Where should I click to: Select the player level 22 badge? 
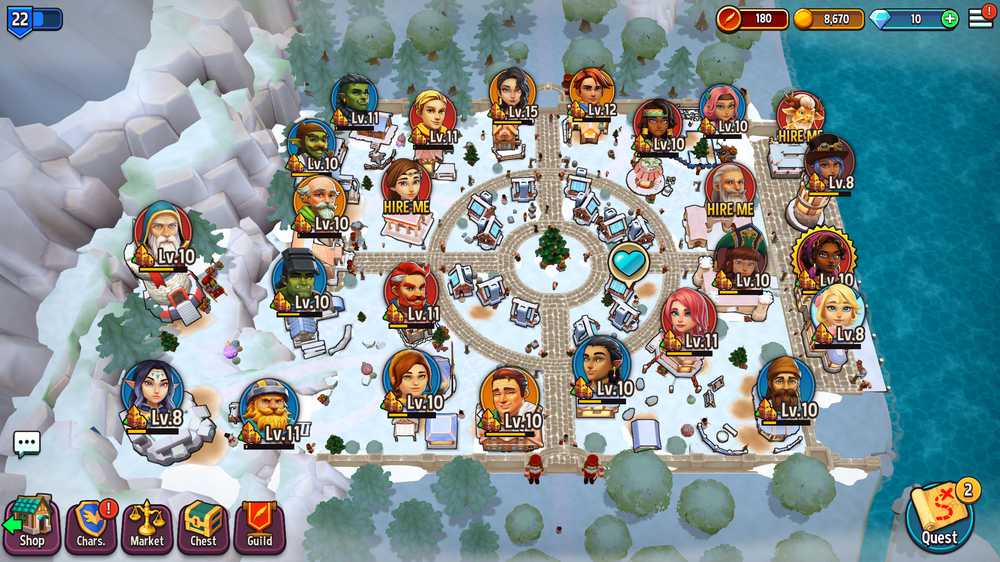pyautogui.click(x=20, y=18)
